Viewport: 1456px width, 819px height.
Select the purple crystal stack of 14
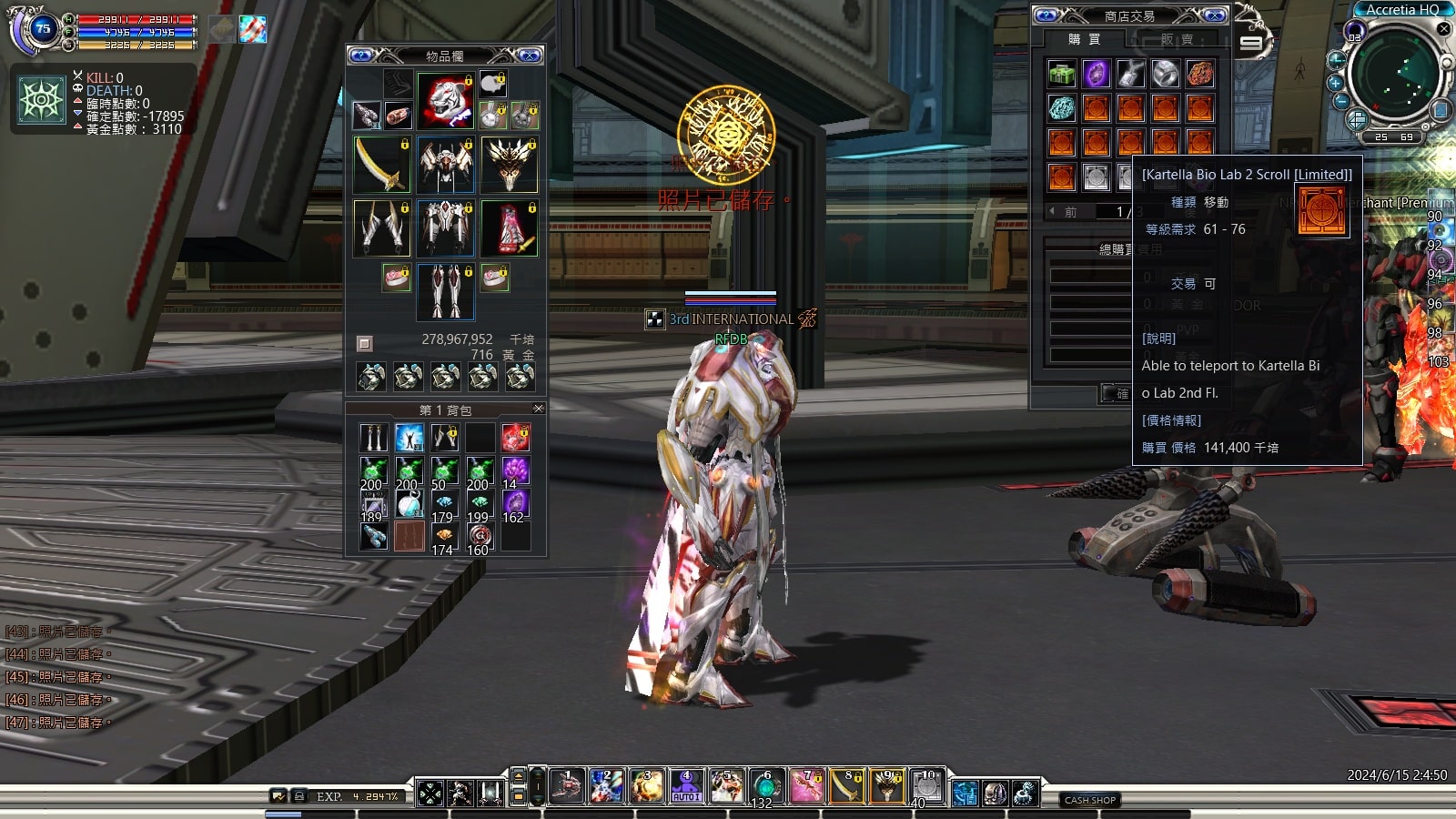coord(515,472)
